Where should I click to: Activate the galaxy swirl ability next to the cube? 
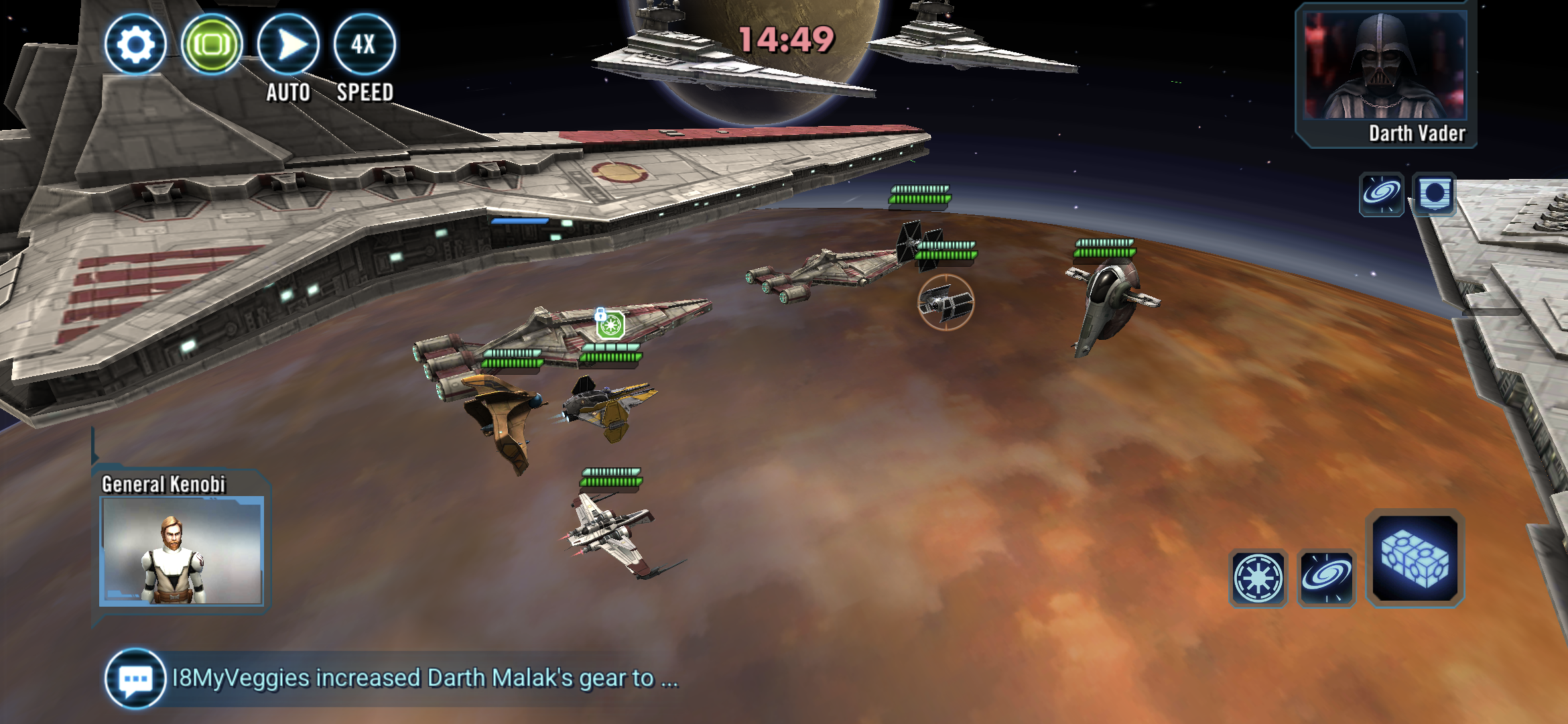(x=1327, y=578)
